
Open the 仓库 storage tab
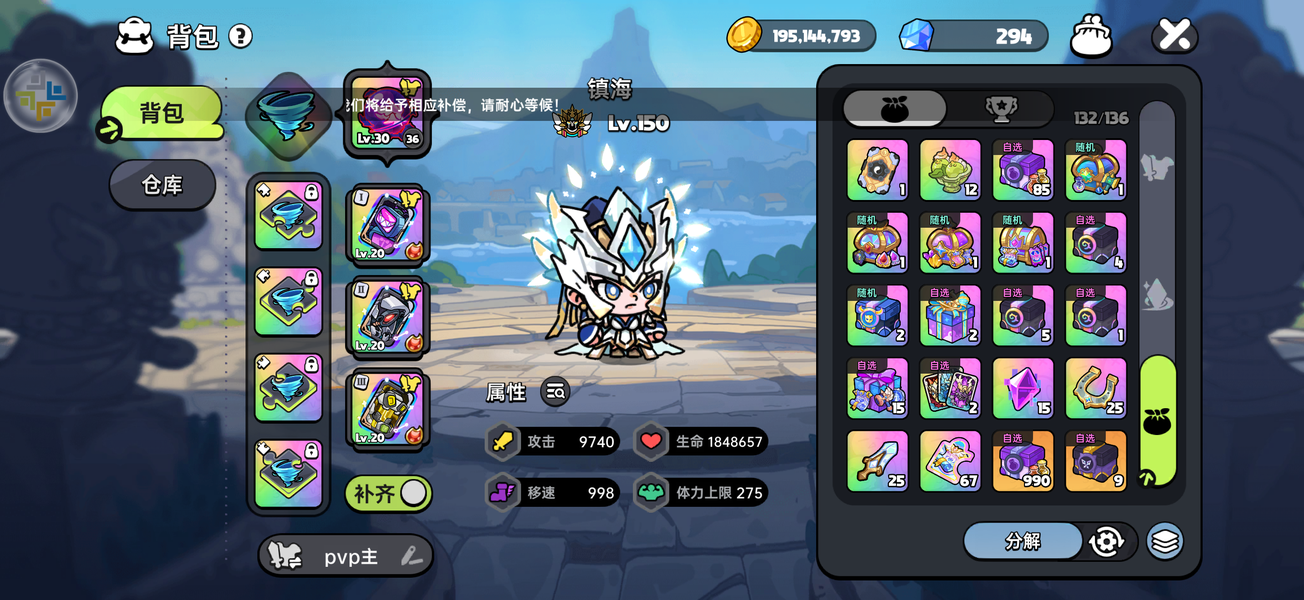162,184
